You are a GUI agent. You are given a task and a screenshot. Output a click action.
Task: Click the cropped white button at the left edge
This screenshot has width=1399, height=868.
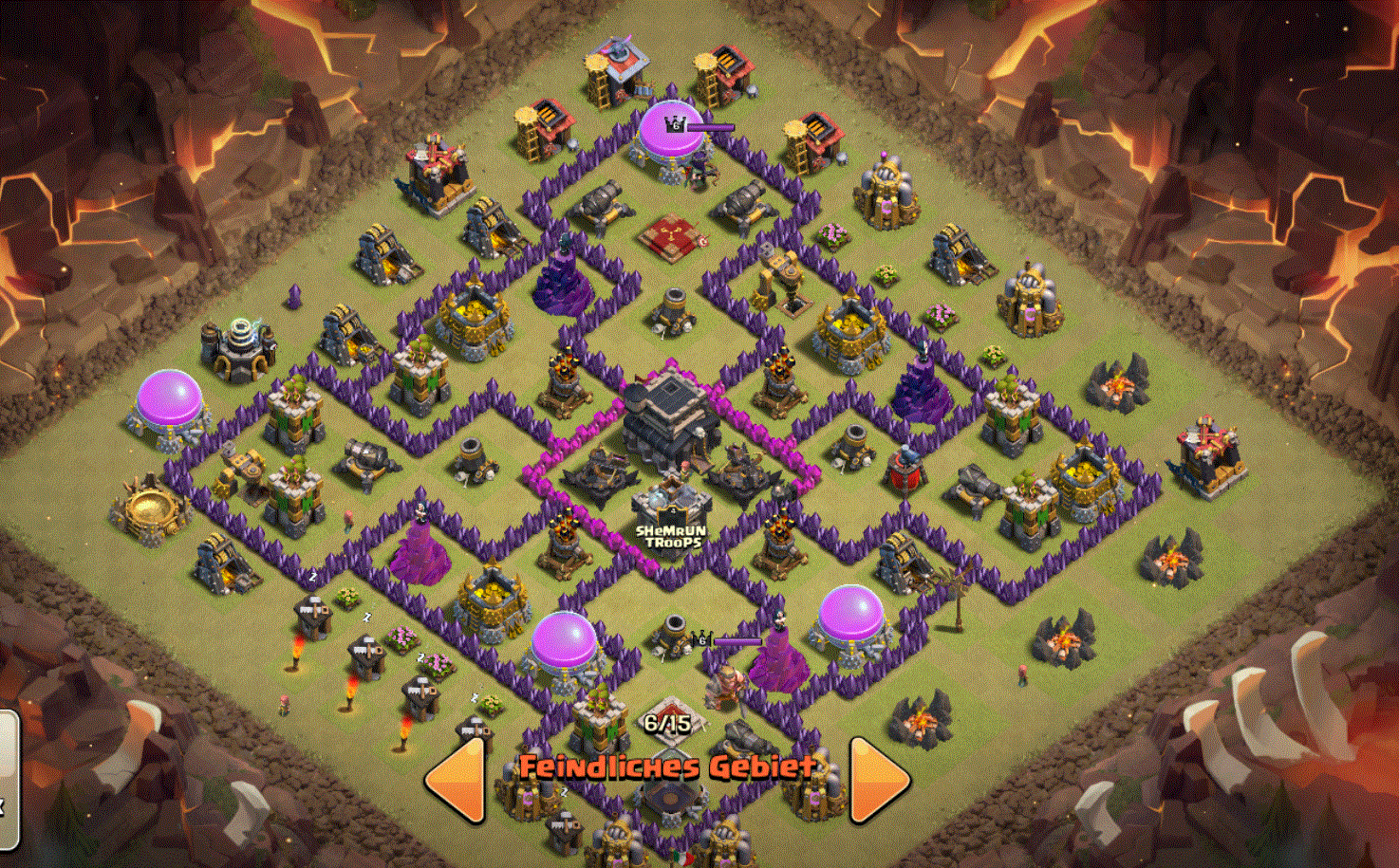8,778
